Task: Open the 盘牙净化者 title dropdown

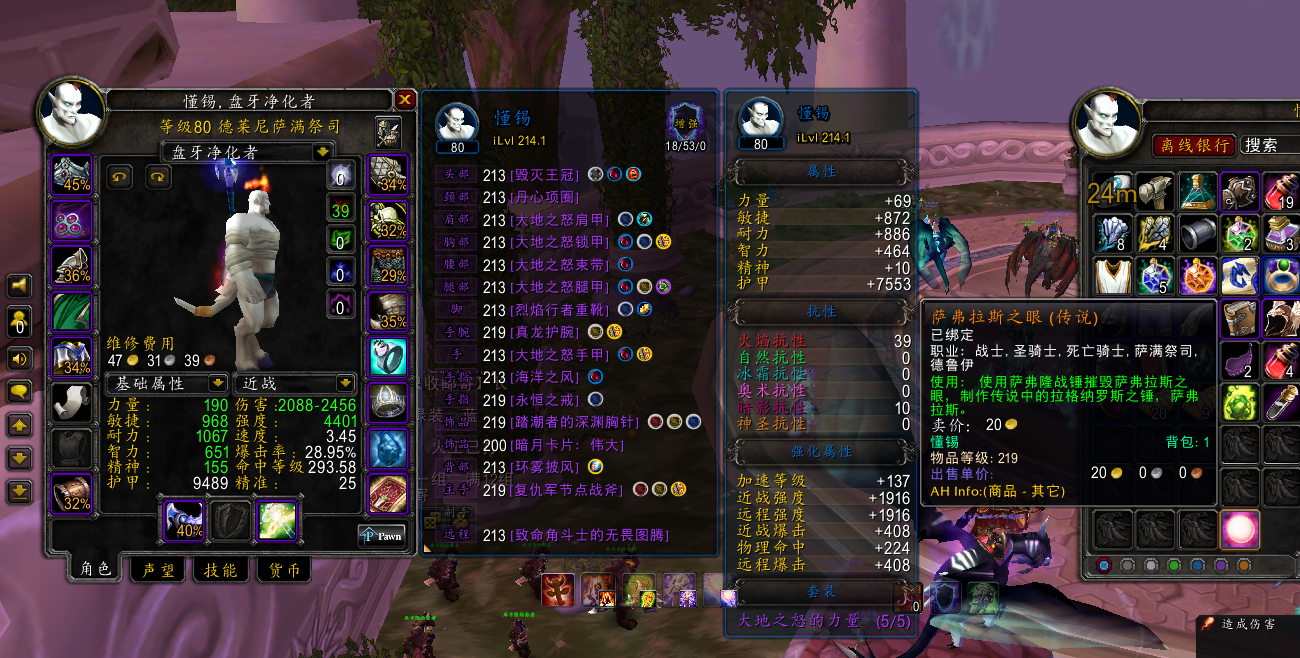Action: tap(322, 152)
